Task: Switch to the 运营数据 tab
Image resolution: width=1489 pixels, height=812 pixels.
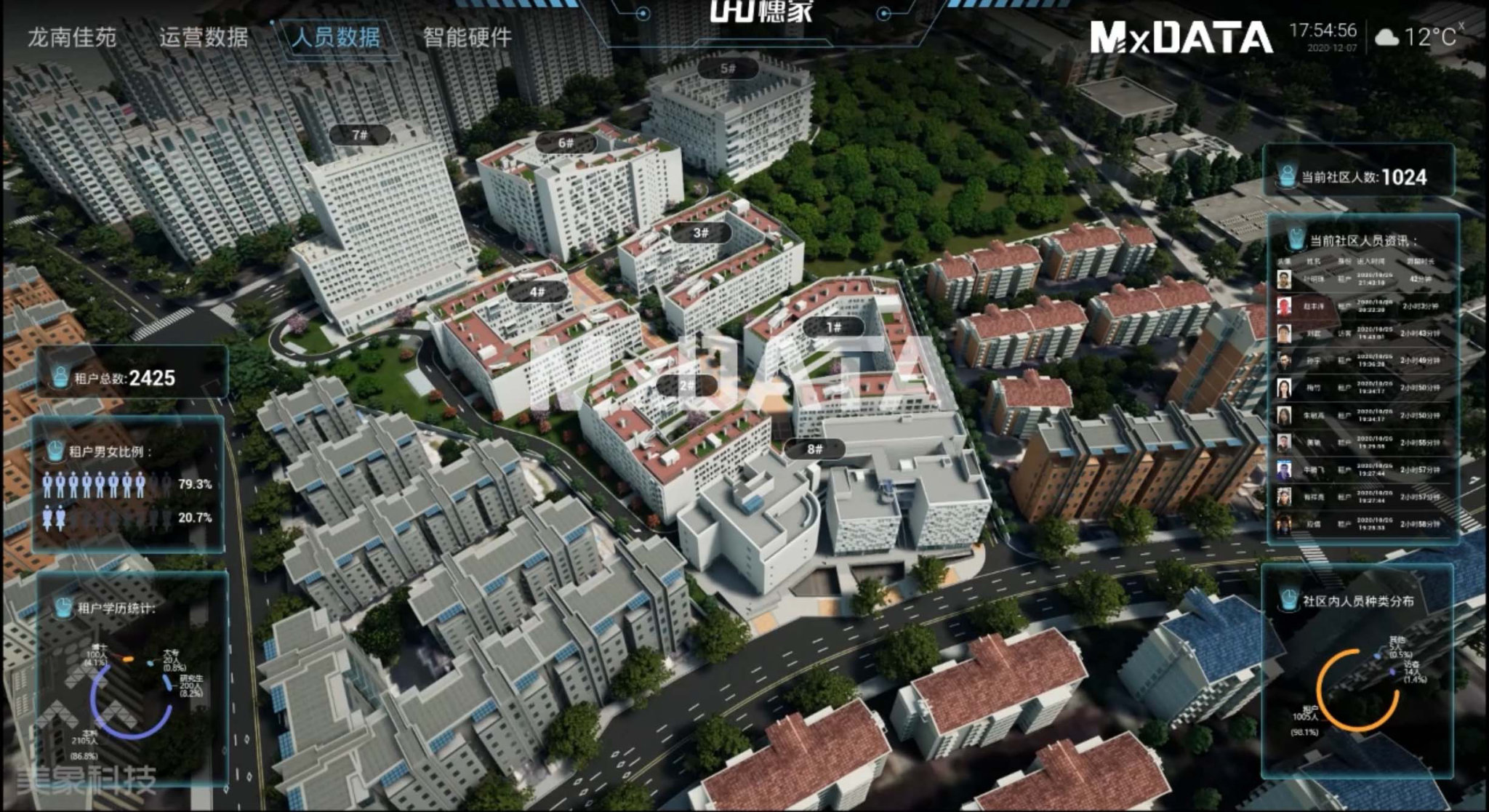Action: (x=204, y=37)
